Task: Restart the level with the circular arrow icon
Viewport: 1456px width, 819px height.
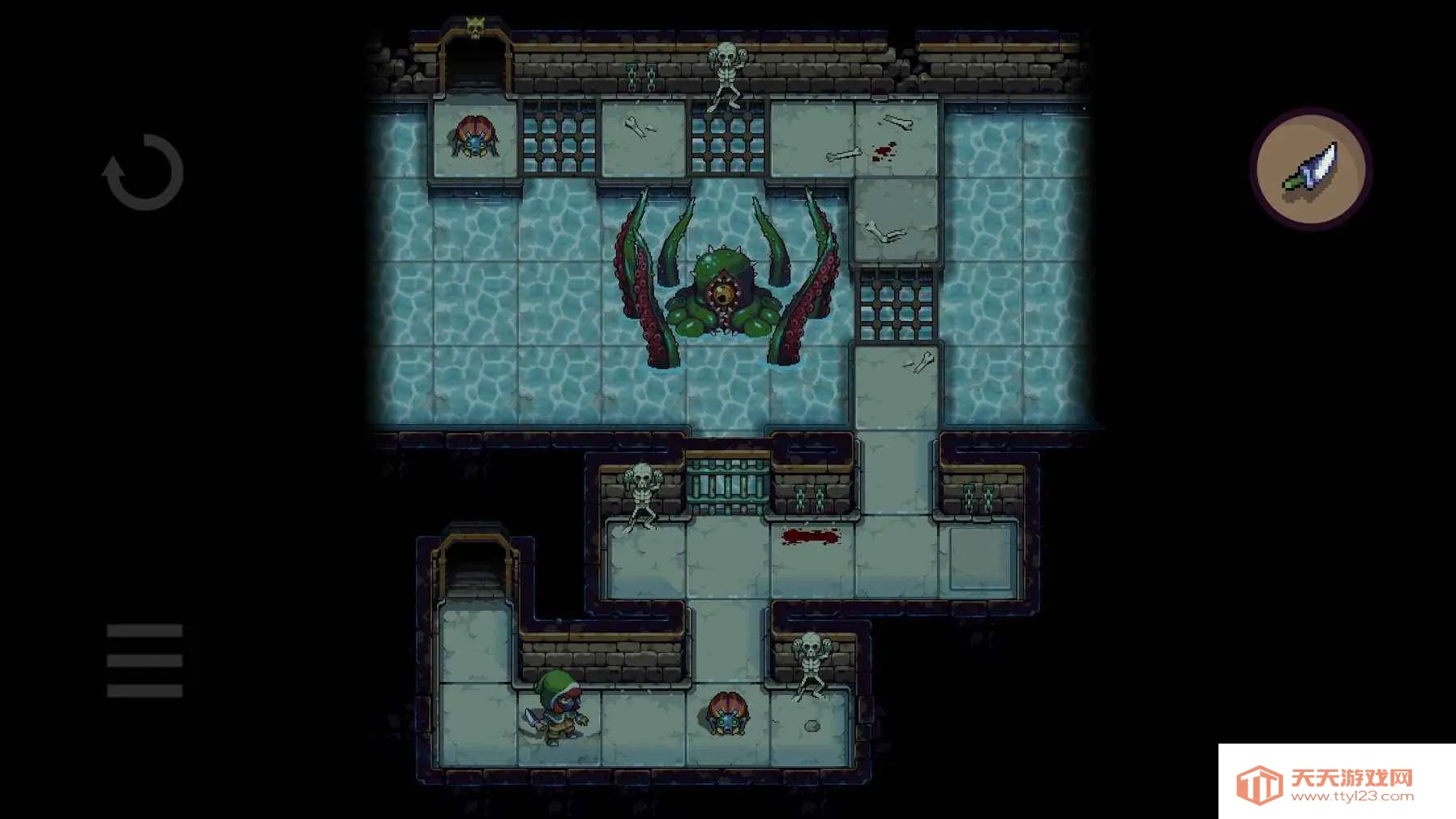Action: (144, 173)
